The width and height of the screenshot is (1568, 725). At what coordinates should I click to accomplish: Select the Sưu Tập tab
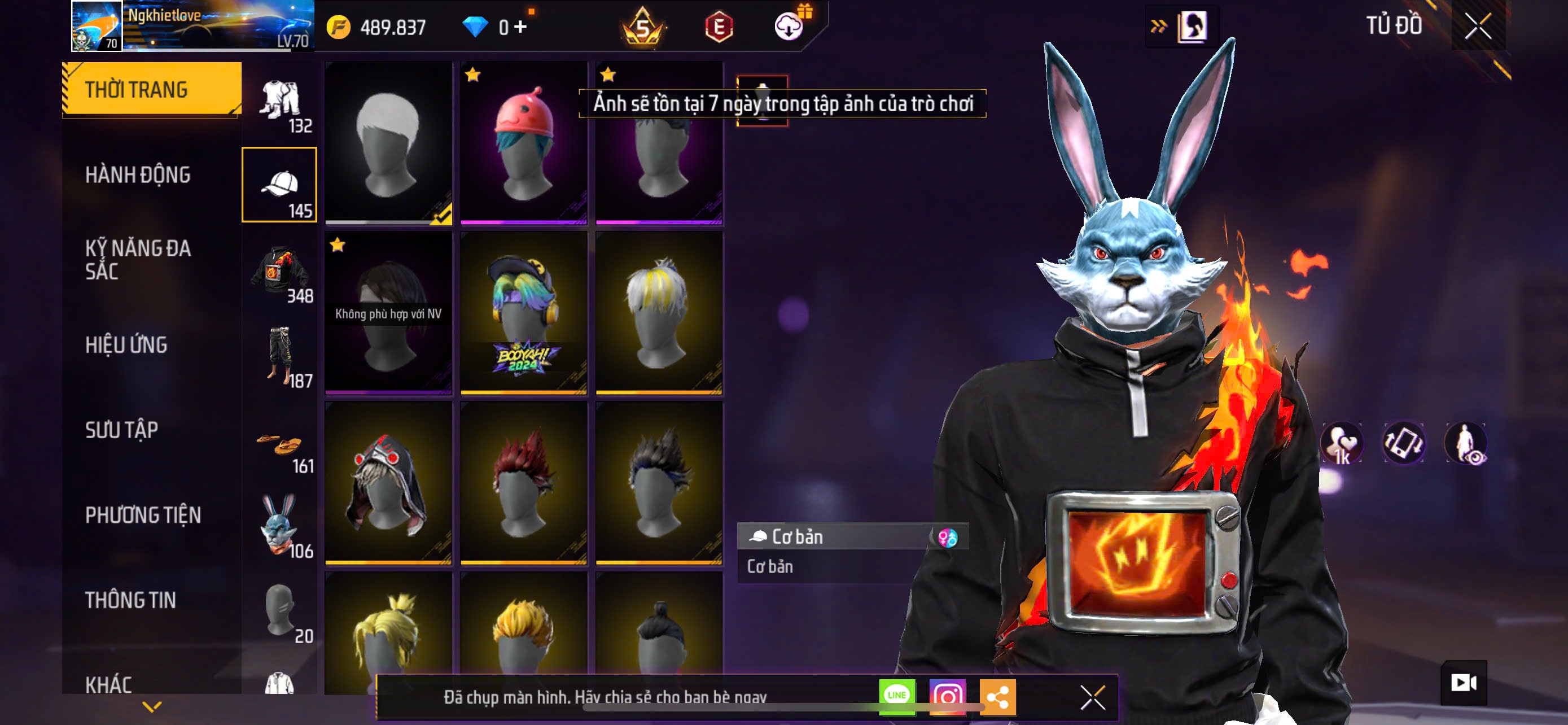[x=122, y=430]
